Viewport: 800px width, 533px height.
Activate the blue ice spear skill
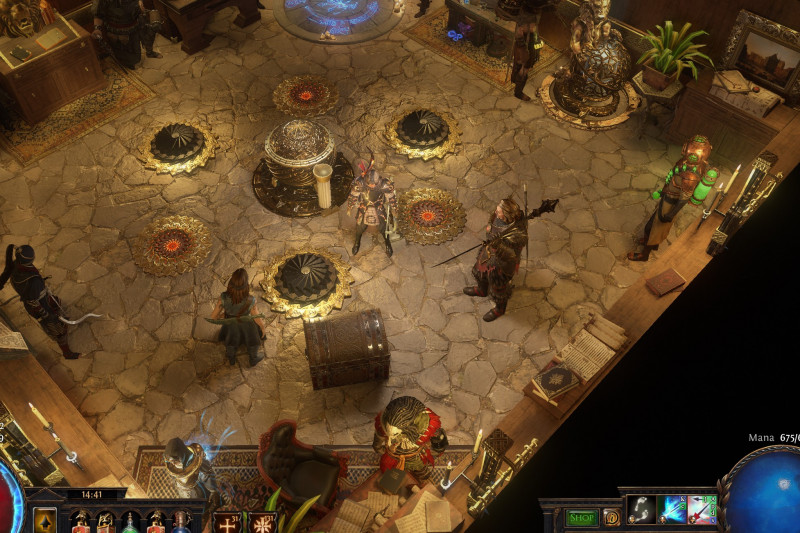[672, 510]
